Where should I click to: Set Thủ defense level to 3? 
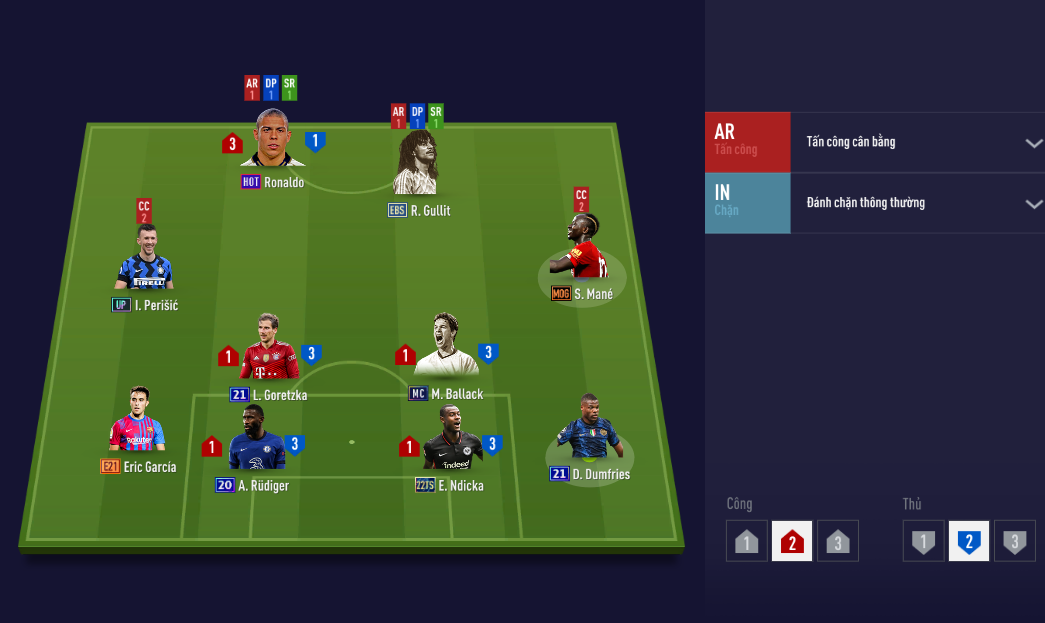point(1014,542)
